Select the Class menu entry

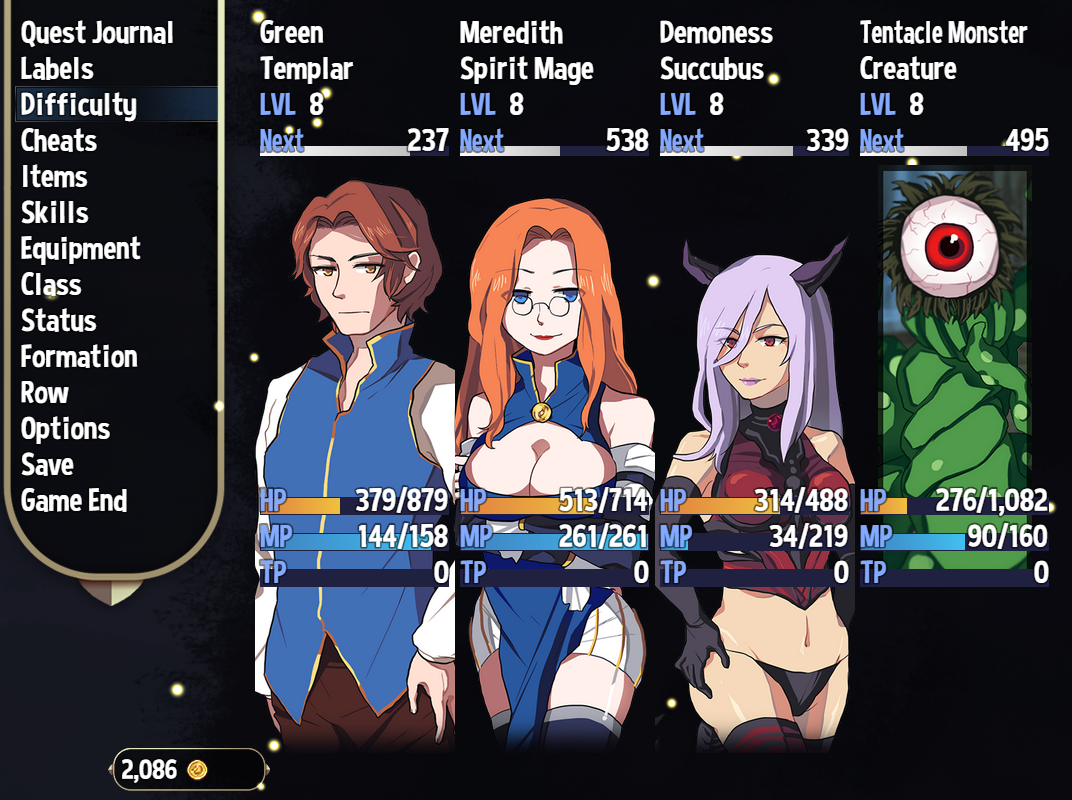pos(51,285)
